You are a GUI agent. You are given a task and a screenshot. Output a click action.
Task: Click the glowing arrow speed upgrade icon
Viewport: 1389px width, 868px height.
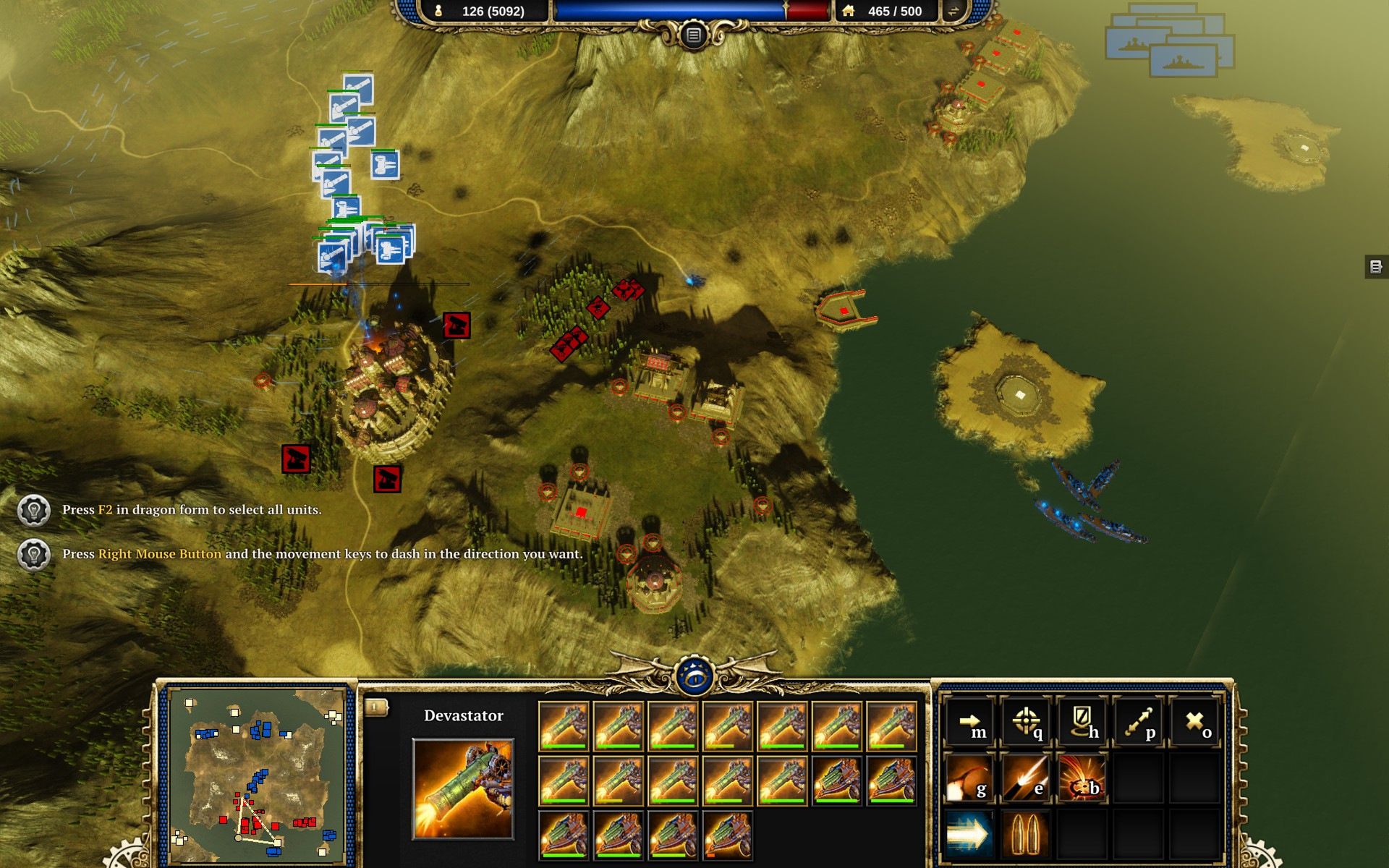tap(970, 834)
